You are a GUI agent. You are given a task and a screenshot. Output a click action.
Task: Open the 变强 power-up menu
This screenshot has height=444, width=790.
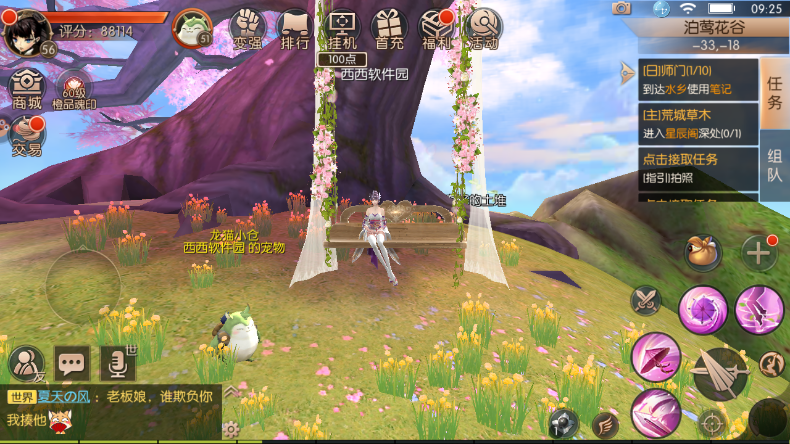coord(247,29)
